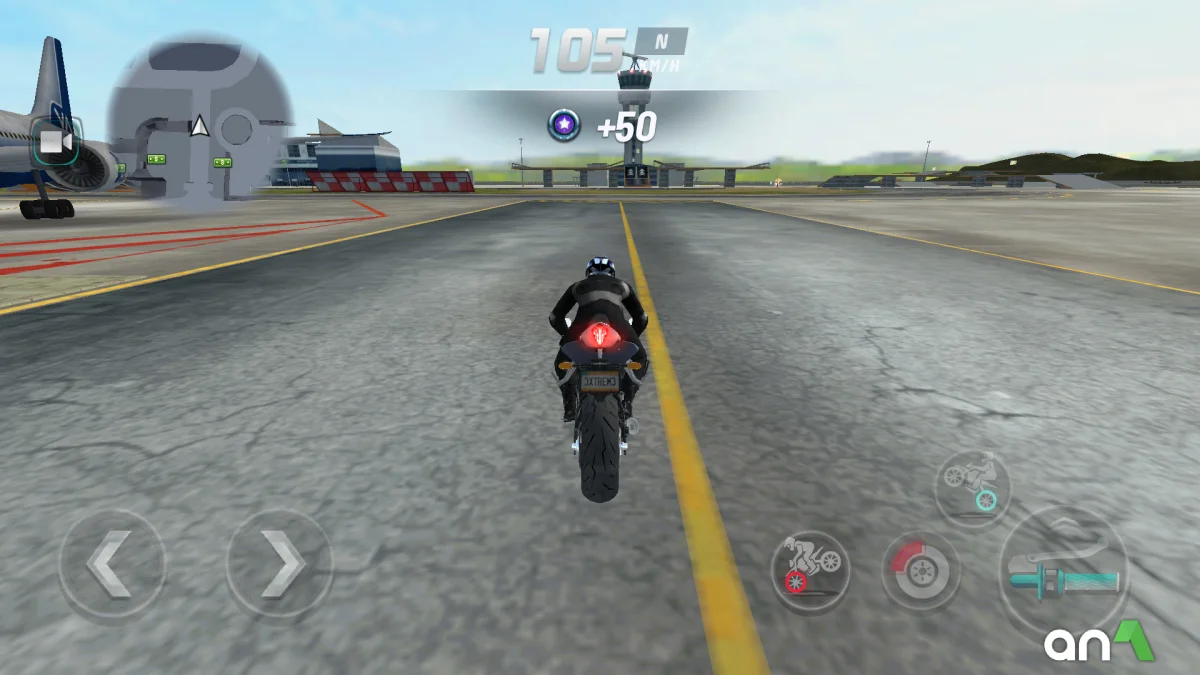Switch camera view with the camera icon

[56, 143]
